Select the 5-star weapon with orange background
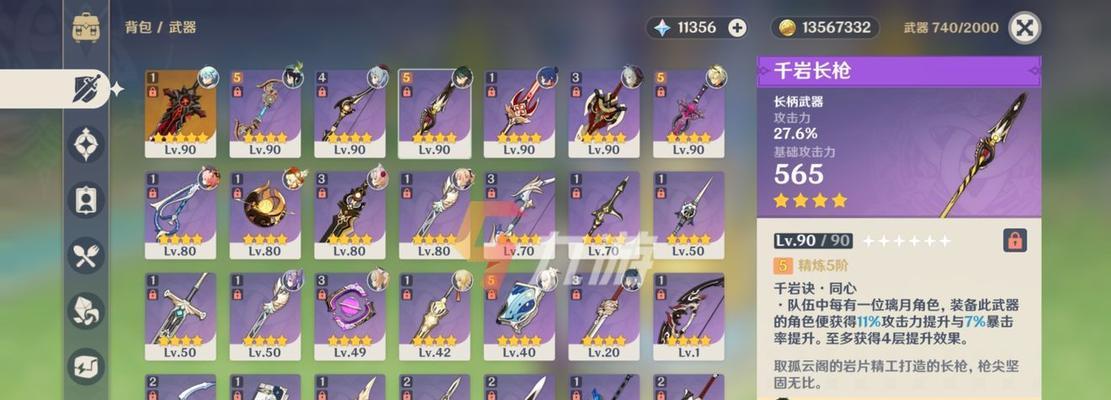 [x=180, y=112]
